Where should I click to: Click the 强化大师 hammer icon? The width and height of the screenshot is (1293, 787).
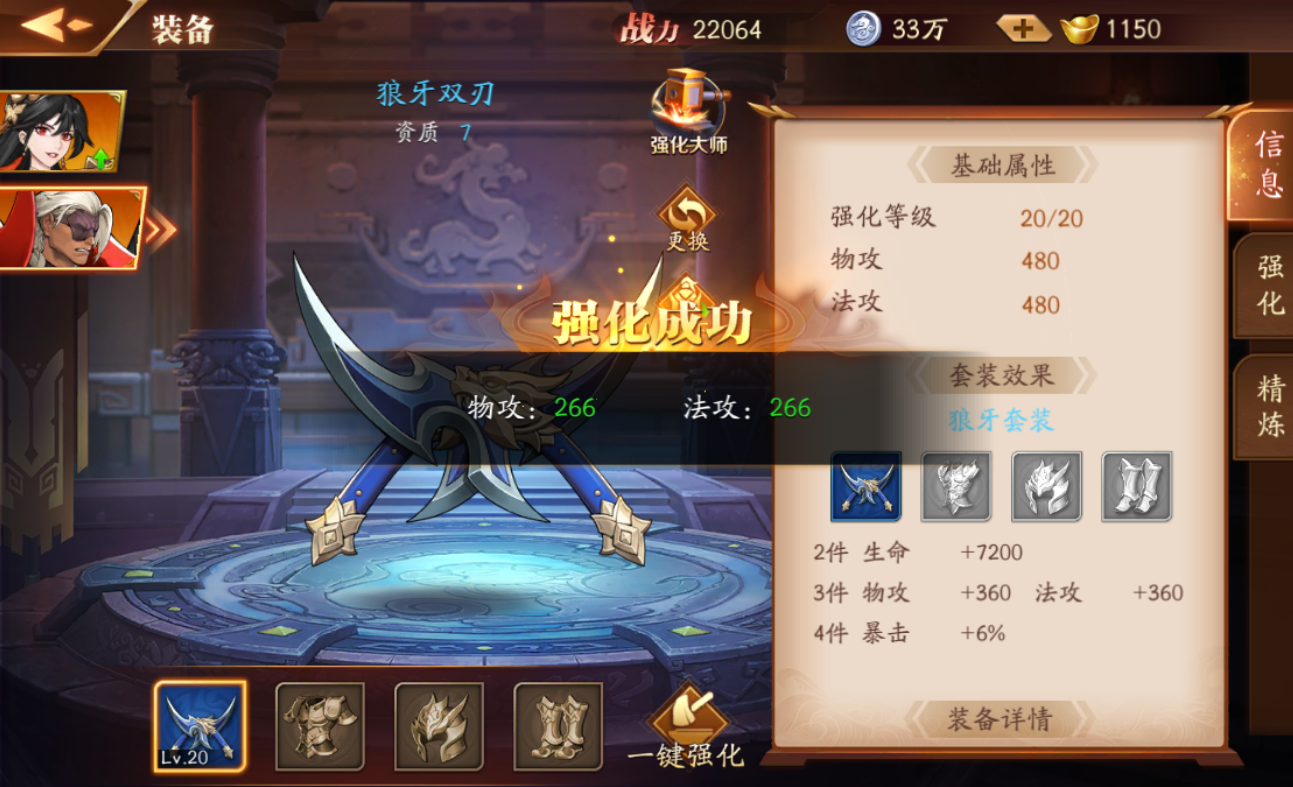coord(686,107)
